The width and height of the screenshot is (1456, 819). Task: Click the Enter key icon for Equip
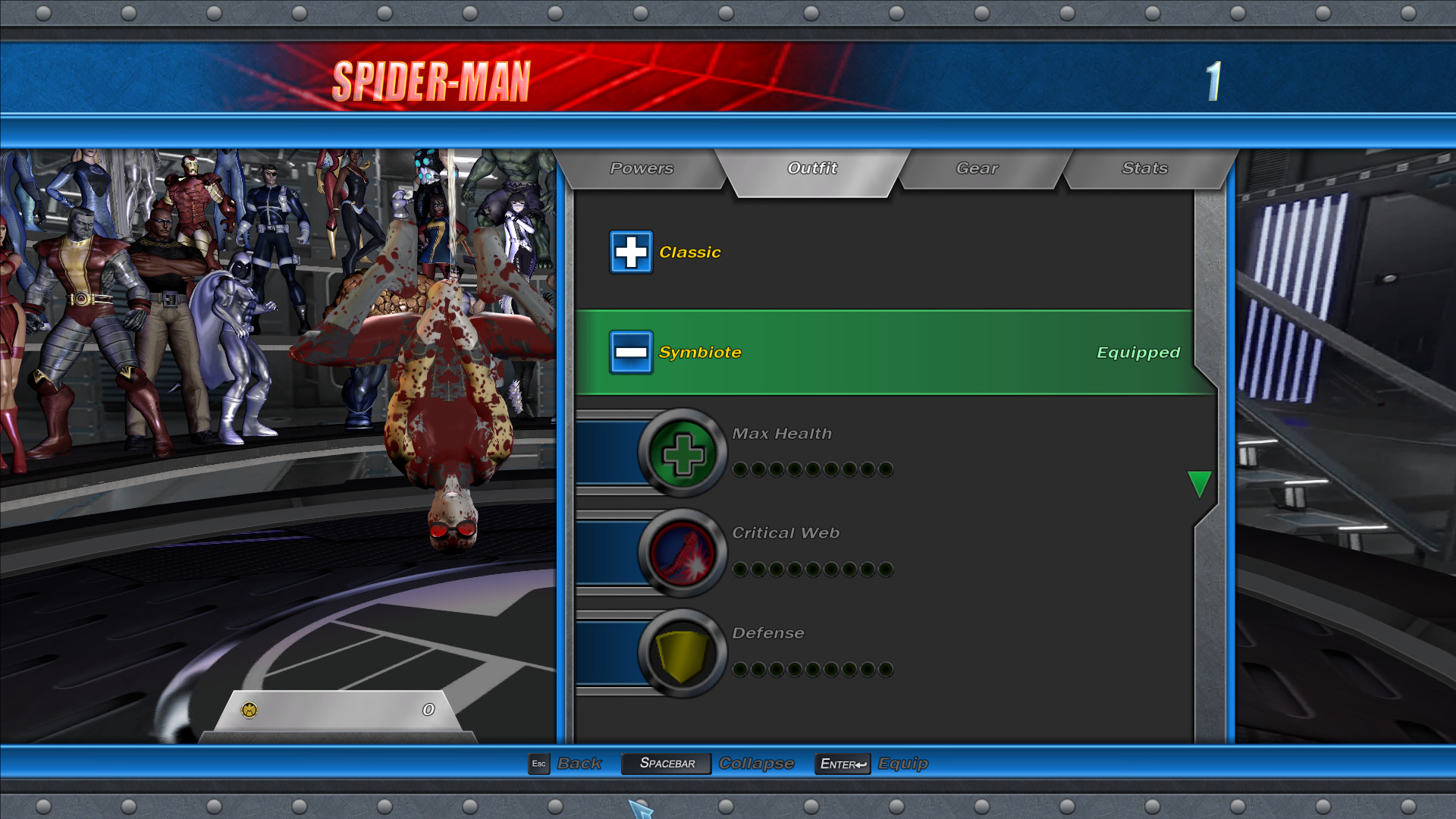(x=842, y=764)
